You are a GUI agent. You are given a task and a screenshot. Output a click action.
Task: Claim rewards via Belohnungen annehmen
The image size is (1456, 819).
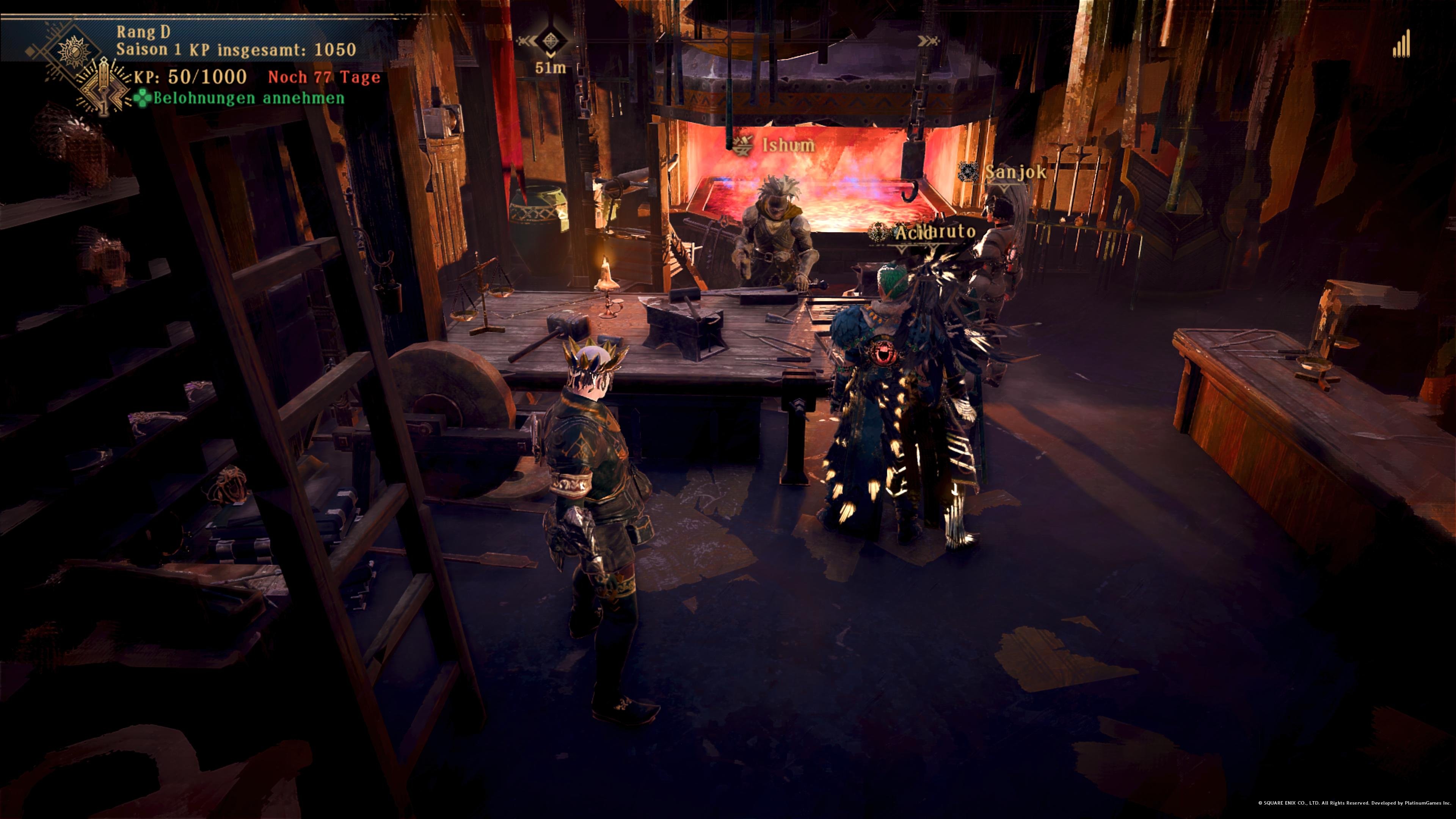[x=240, y=98]
